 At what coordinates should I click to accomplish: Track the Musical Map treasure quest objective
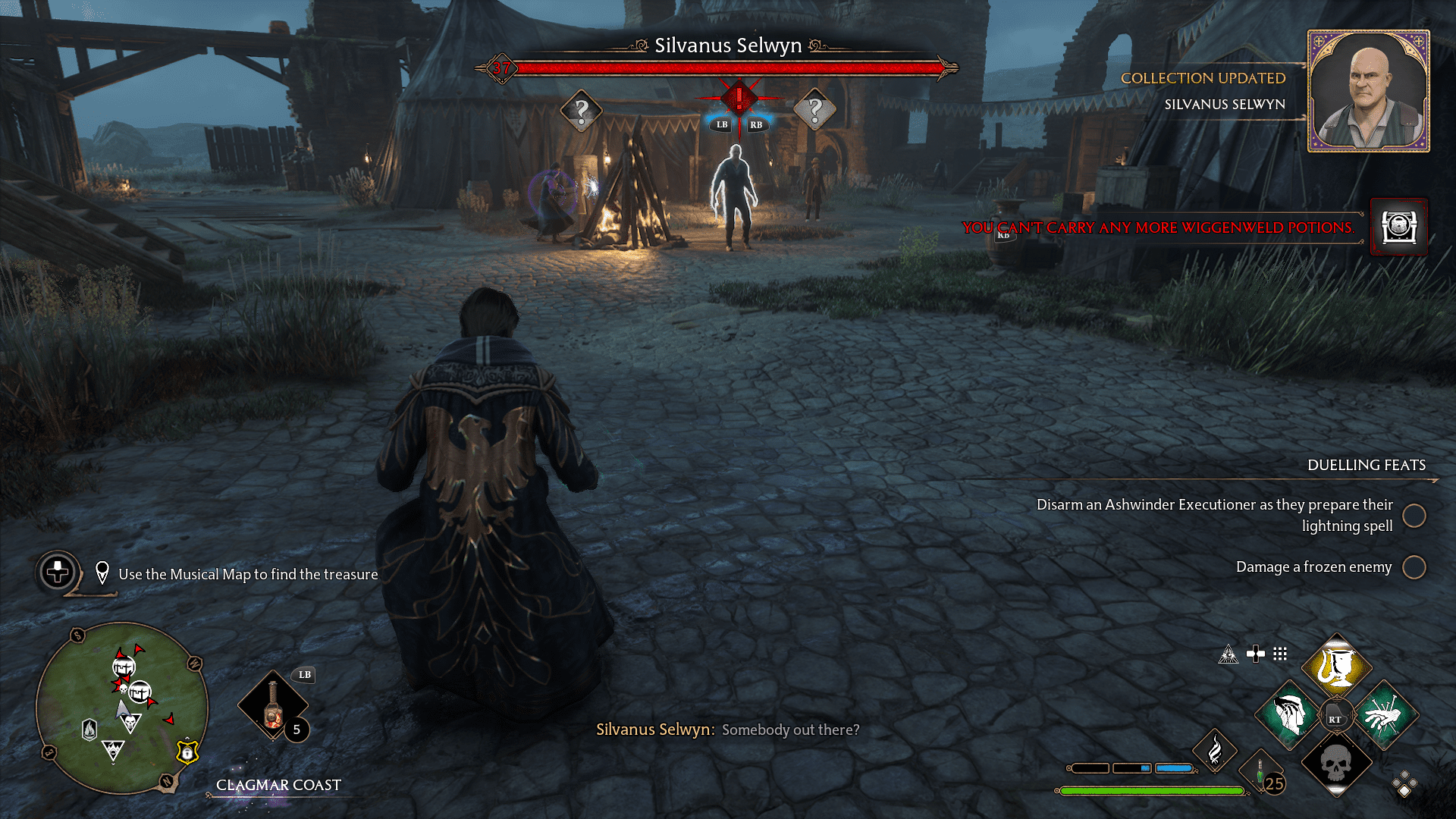pyautogui.click(x=247, y=574)
